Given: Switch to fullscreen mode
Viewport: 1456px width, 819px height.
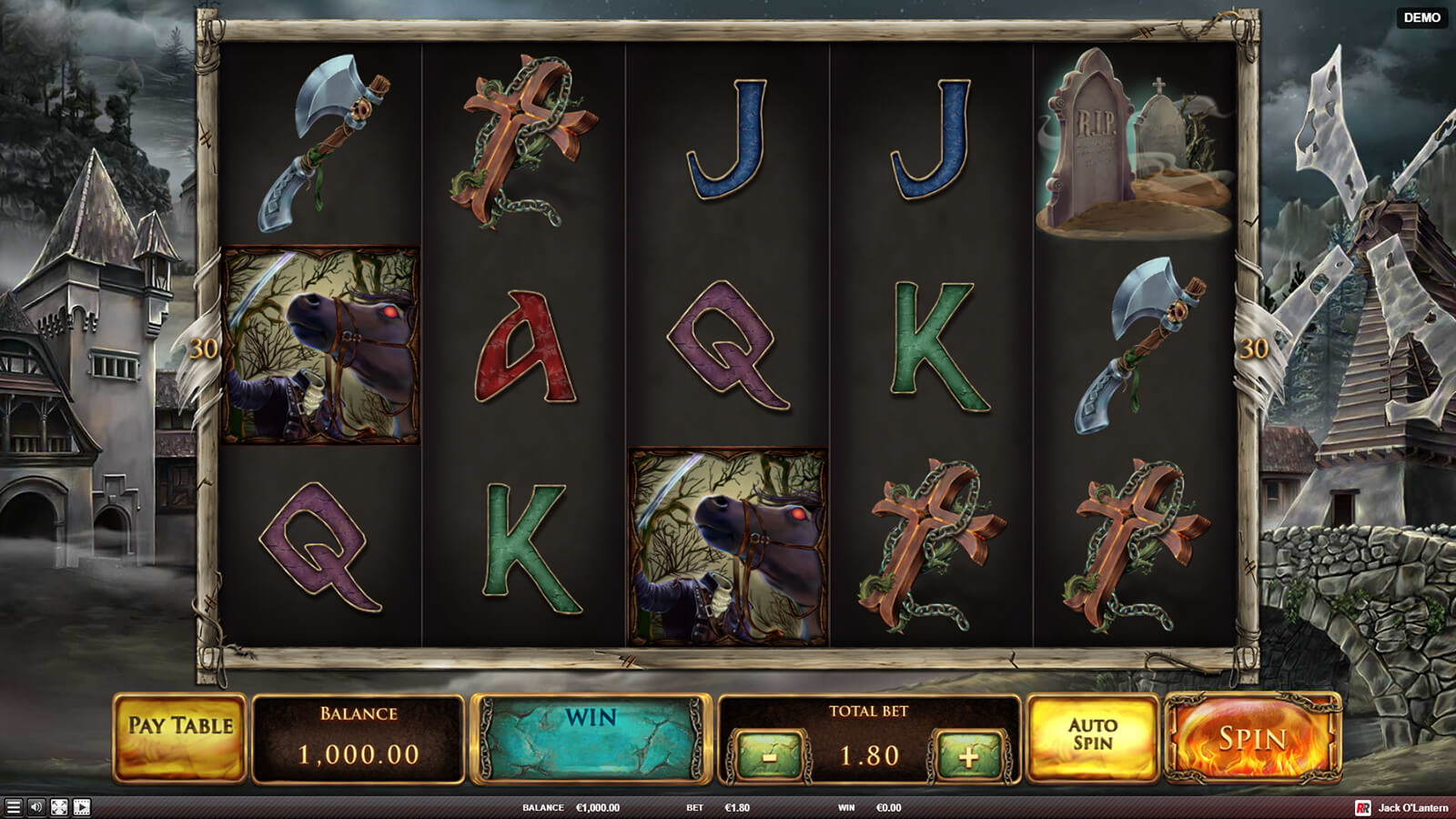Looking at the screenshot, I should coord(58,807).
